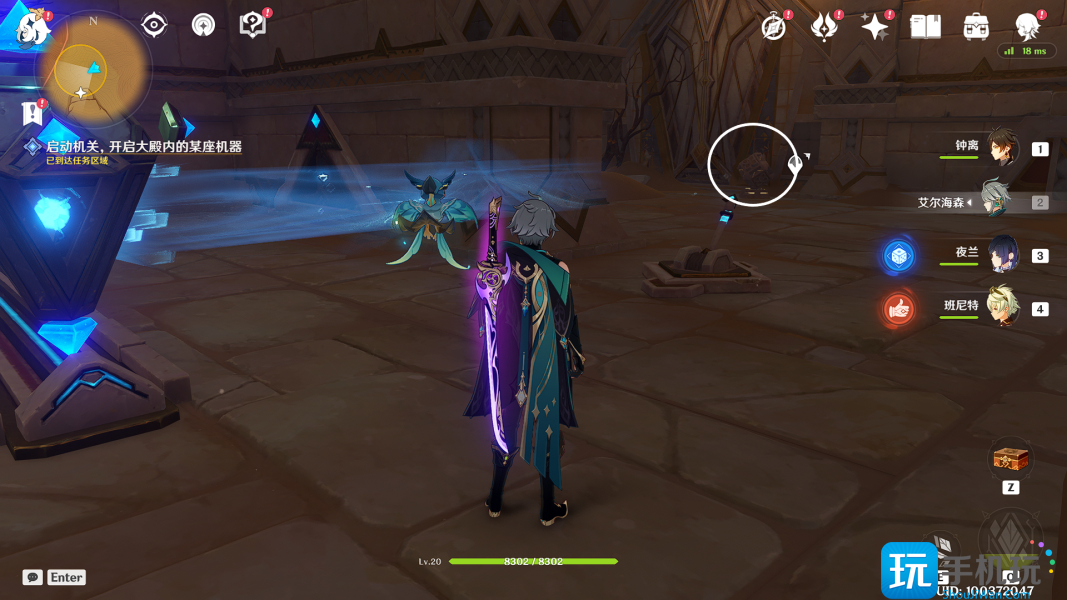Open the compass events icon
This screenshot has height=600, width=1067.
(x=774, y=27)
